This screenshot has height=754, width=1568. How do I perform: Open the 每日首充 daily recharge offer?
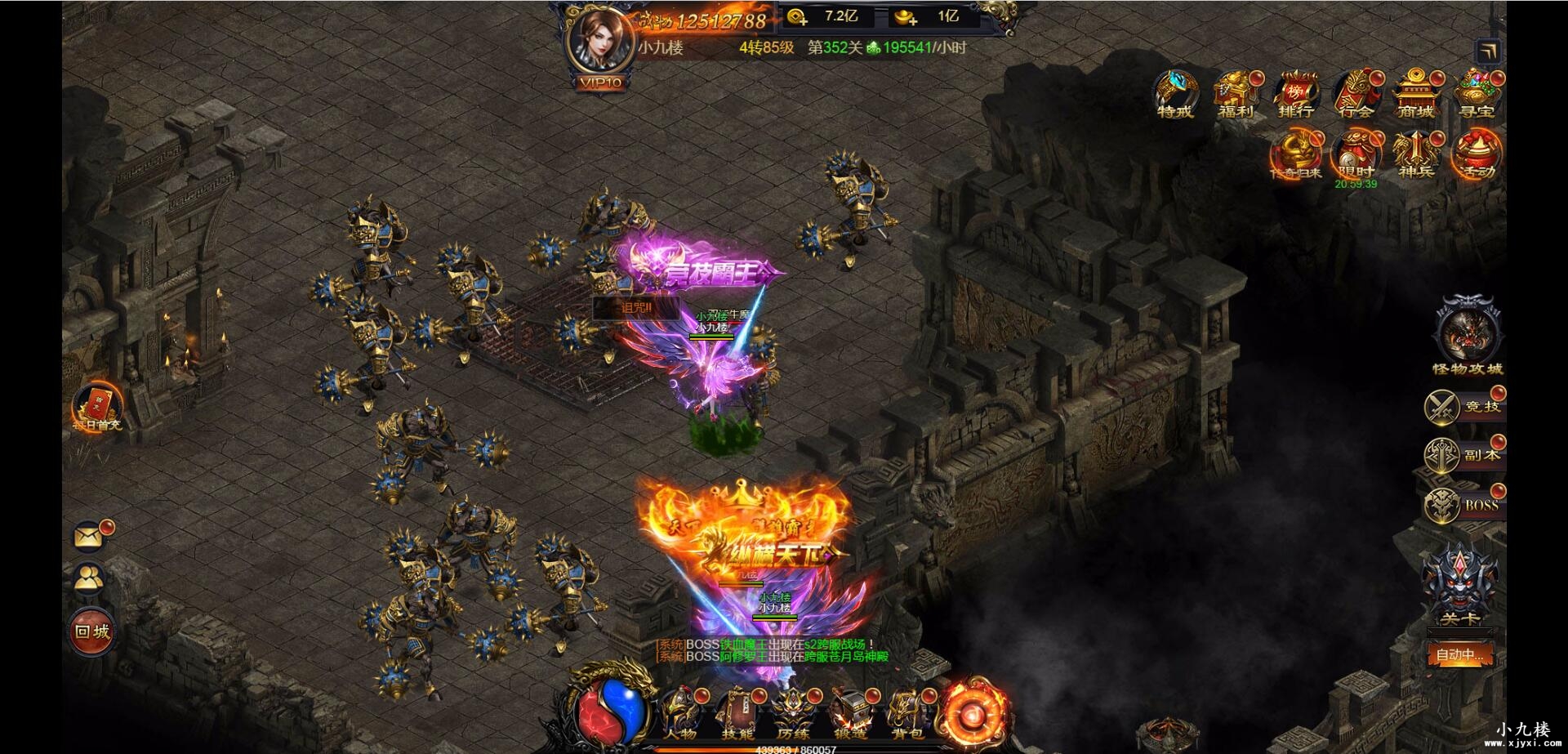(97, 406)
